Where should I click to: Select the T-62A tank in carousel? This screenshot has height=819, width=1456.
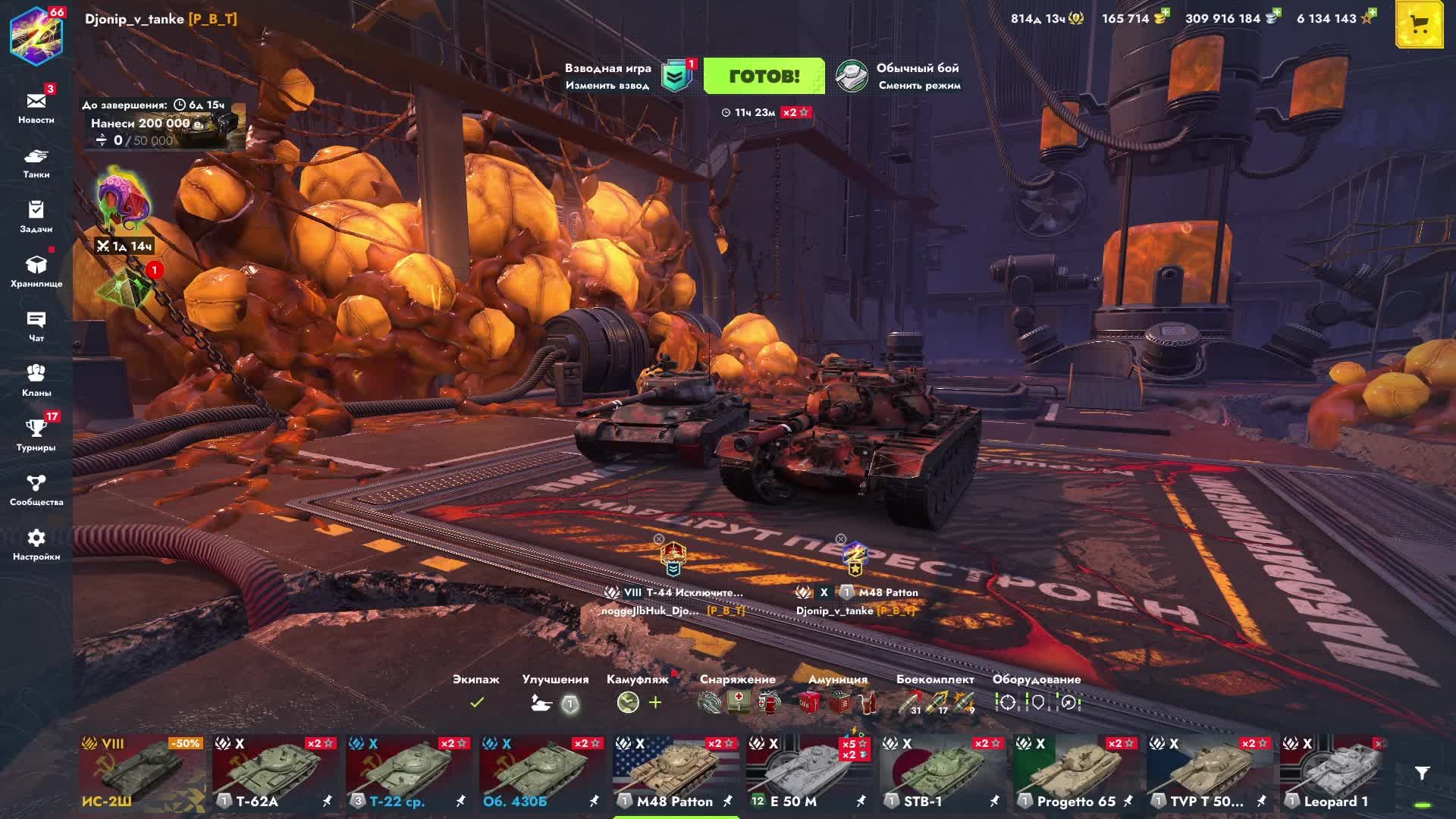[276, 772]
